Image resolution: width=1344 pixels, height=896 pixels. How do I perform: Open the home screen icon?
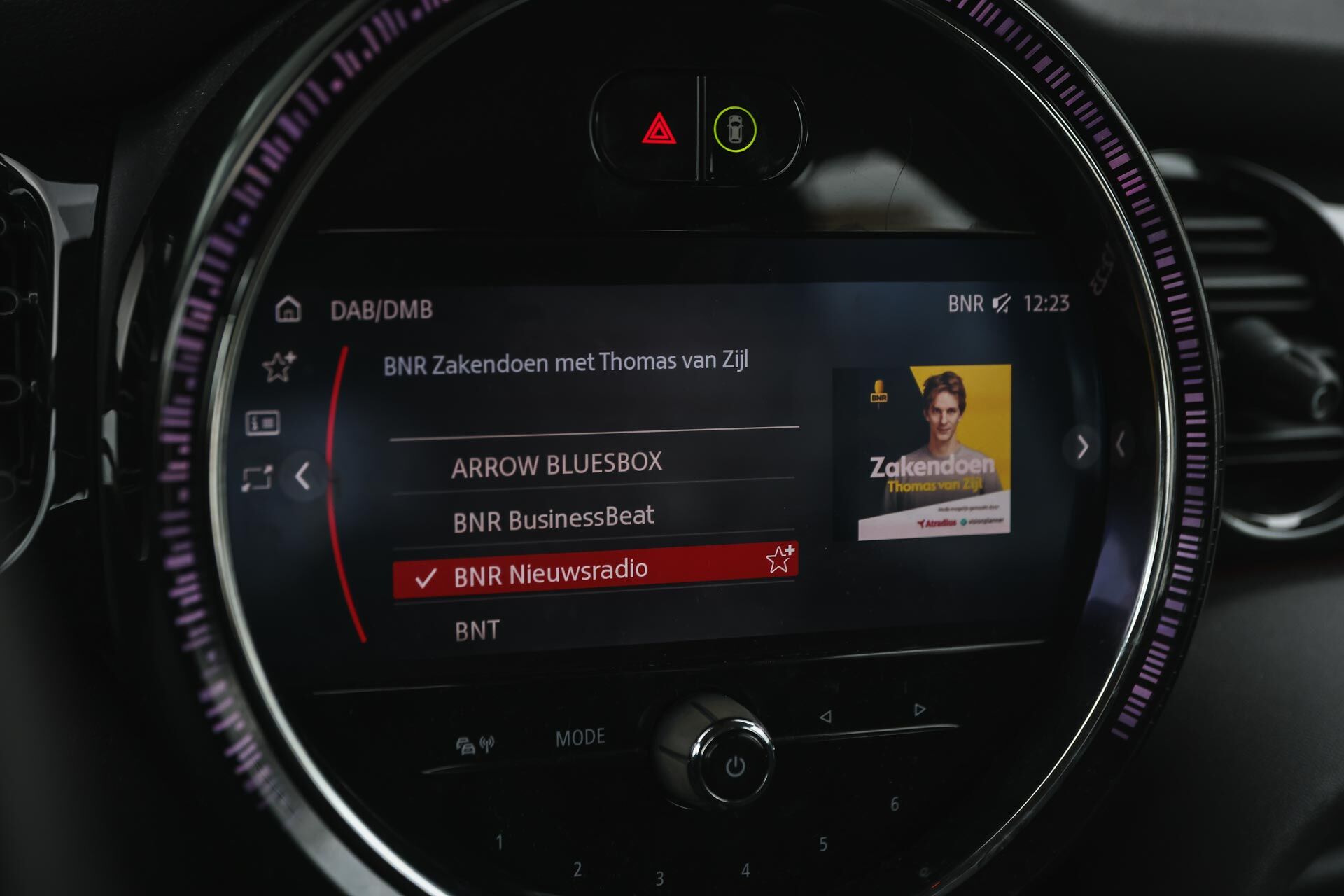coord(288,309)
